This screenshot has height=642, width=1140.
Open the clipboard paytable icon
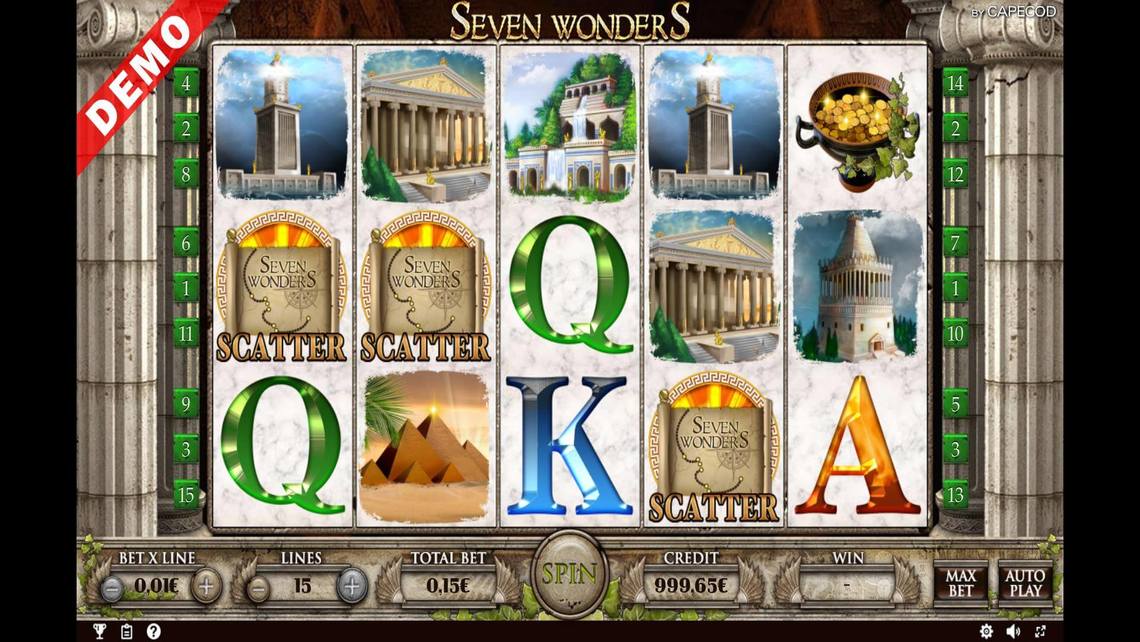127,631
